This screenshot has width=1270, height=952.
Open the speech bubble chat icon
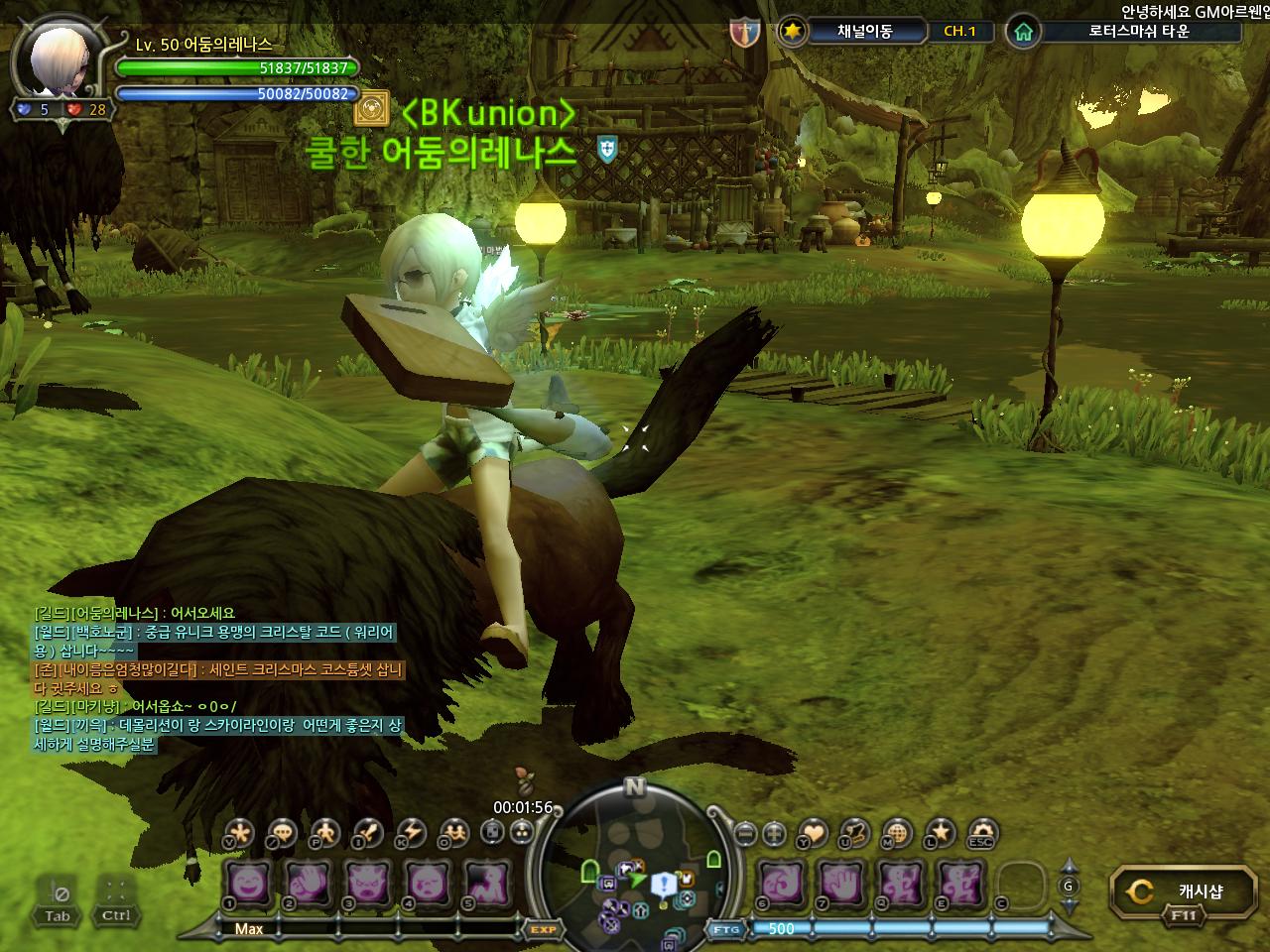pos(283,833)
